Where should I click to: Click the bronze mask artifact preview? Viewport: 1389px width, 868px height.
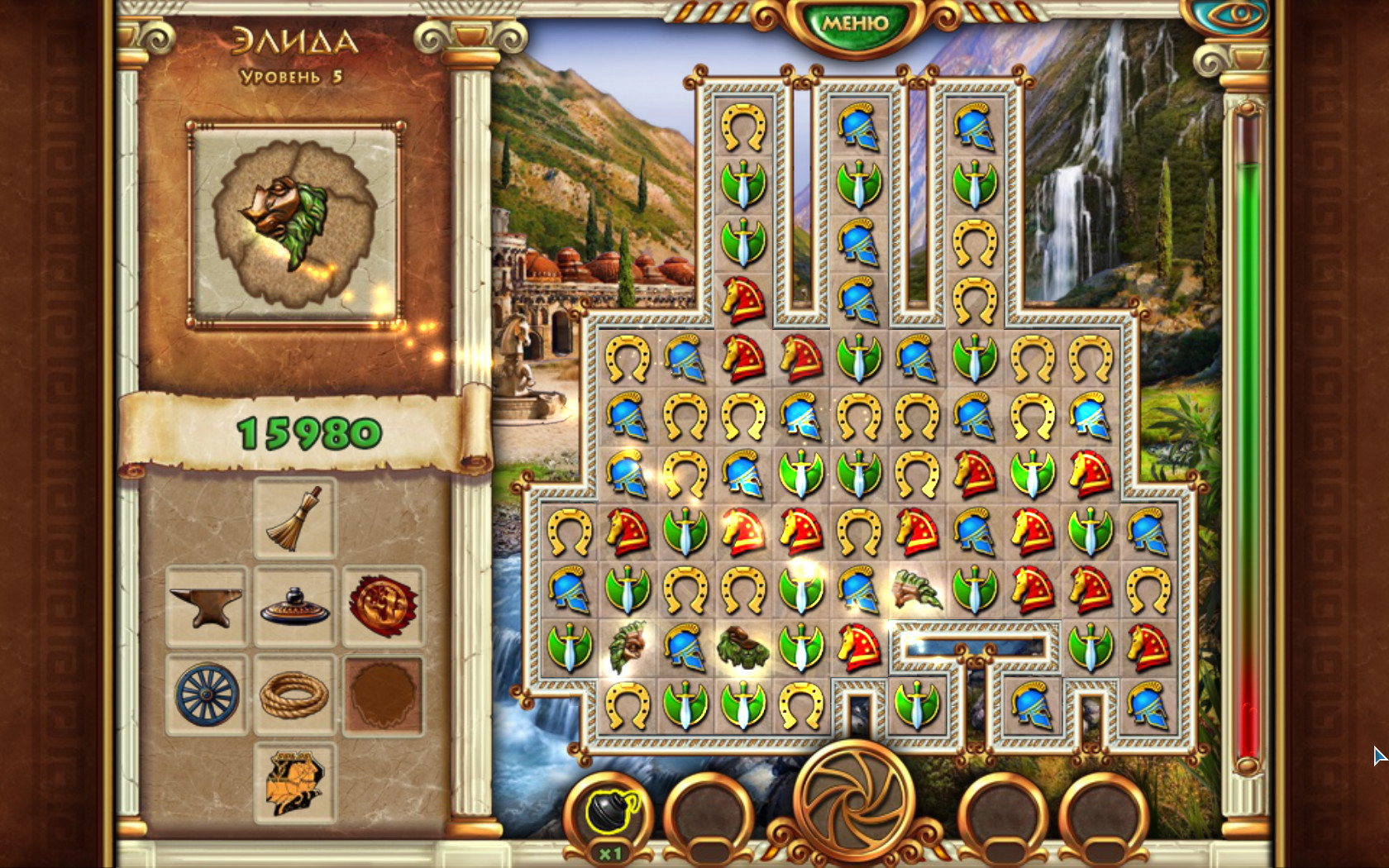tap(294, 223)
